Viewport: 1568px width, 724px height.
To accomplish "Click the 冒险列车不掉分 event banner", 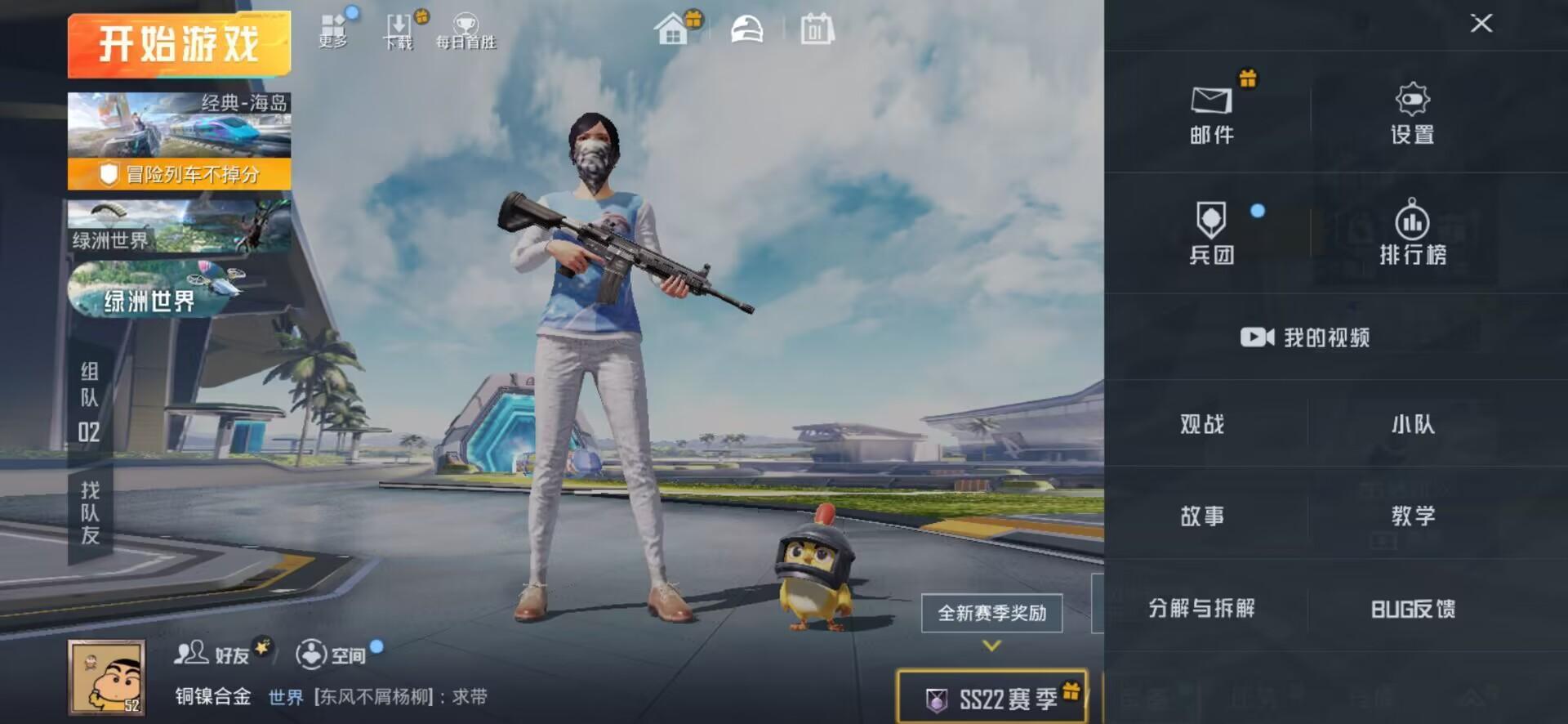I will (x=178, y=175).
